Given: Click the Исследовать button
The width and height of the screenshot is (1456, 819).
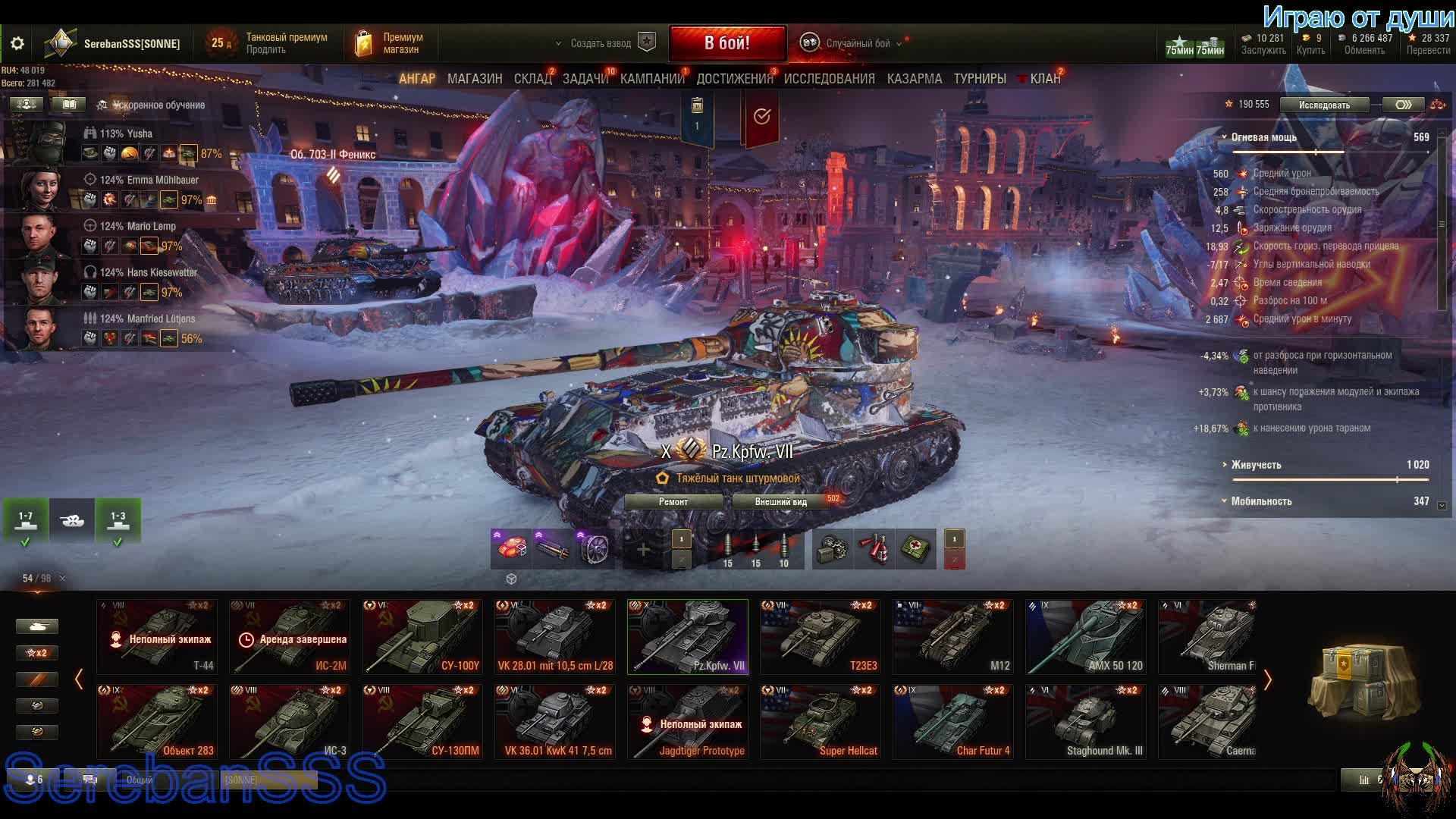Looking at the screenshot, I should pyautogui.click(x=1324, y=105).
